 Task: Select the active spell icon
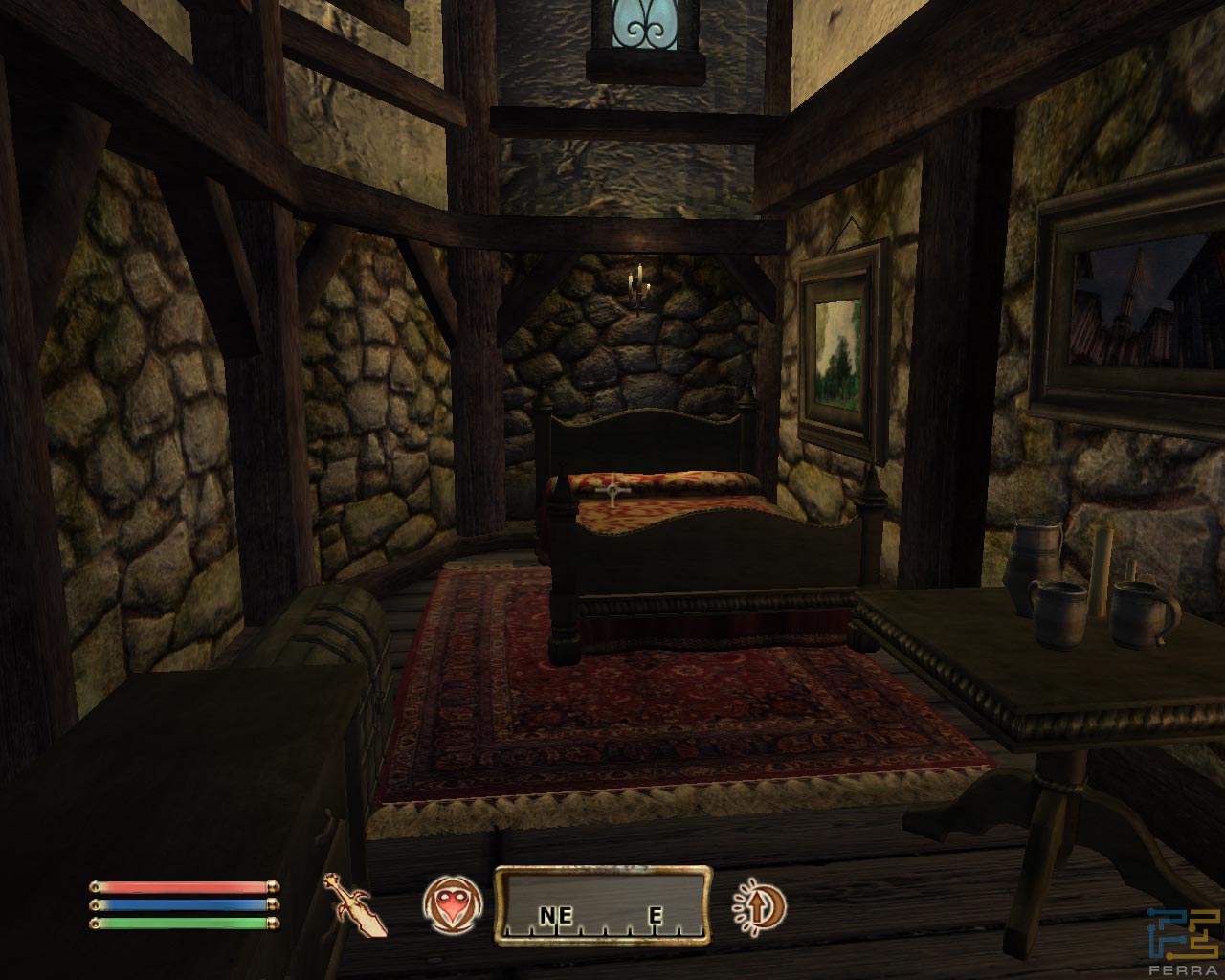449,905
